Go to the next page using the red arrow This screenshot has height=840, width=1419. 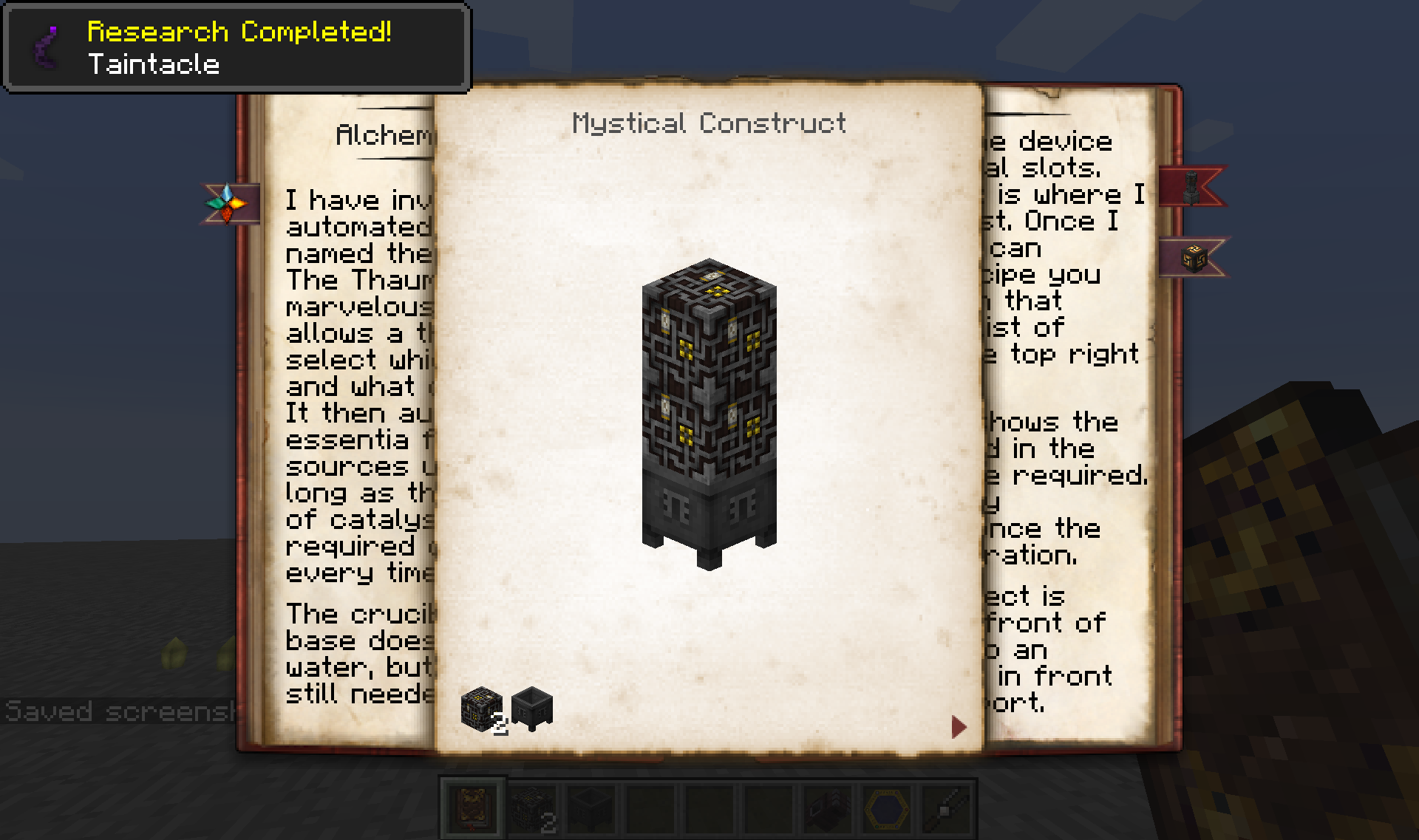(x=958, y=726)
